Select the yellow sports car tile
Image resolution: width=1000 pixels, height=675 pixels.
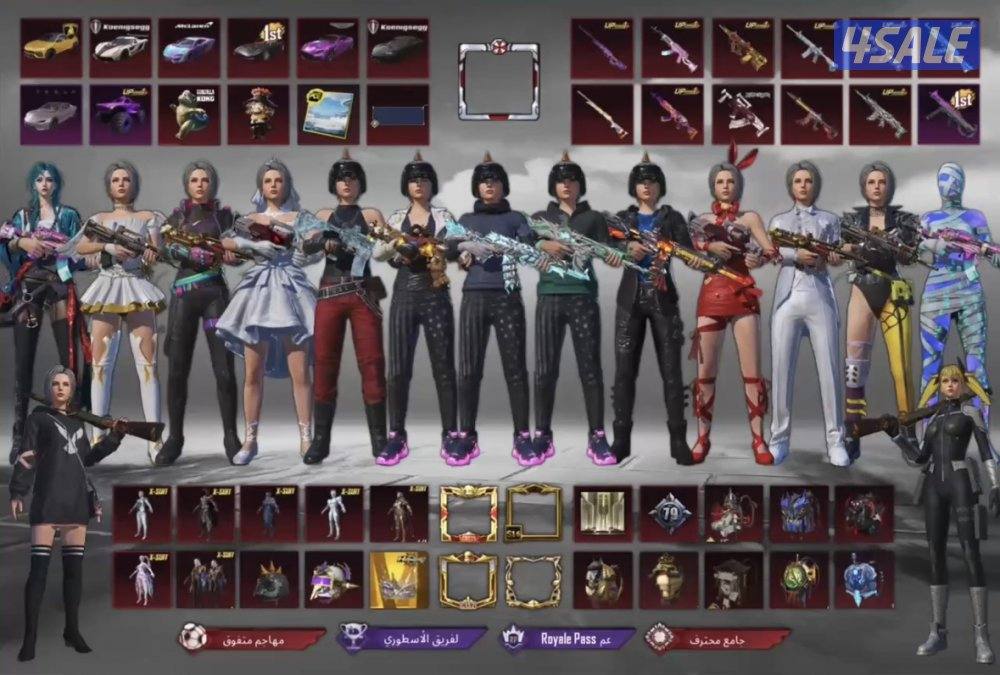click(51, 47)
